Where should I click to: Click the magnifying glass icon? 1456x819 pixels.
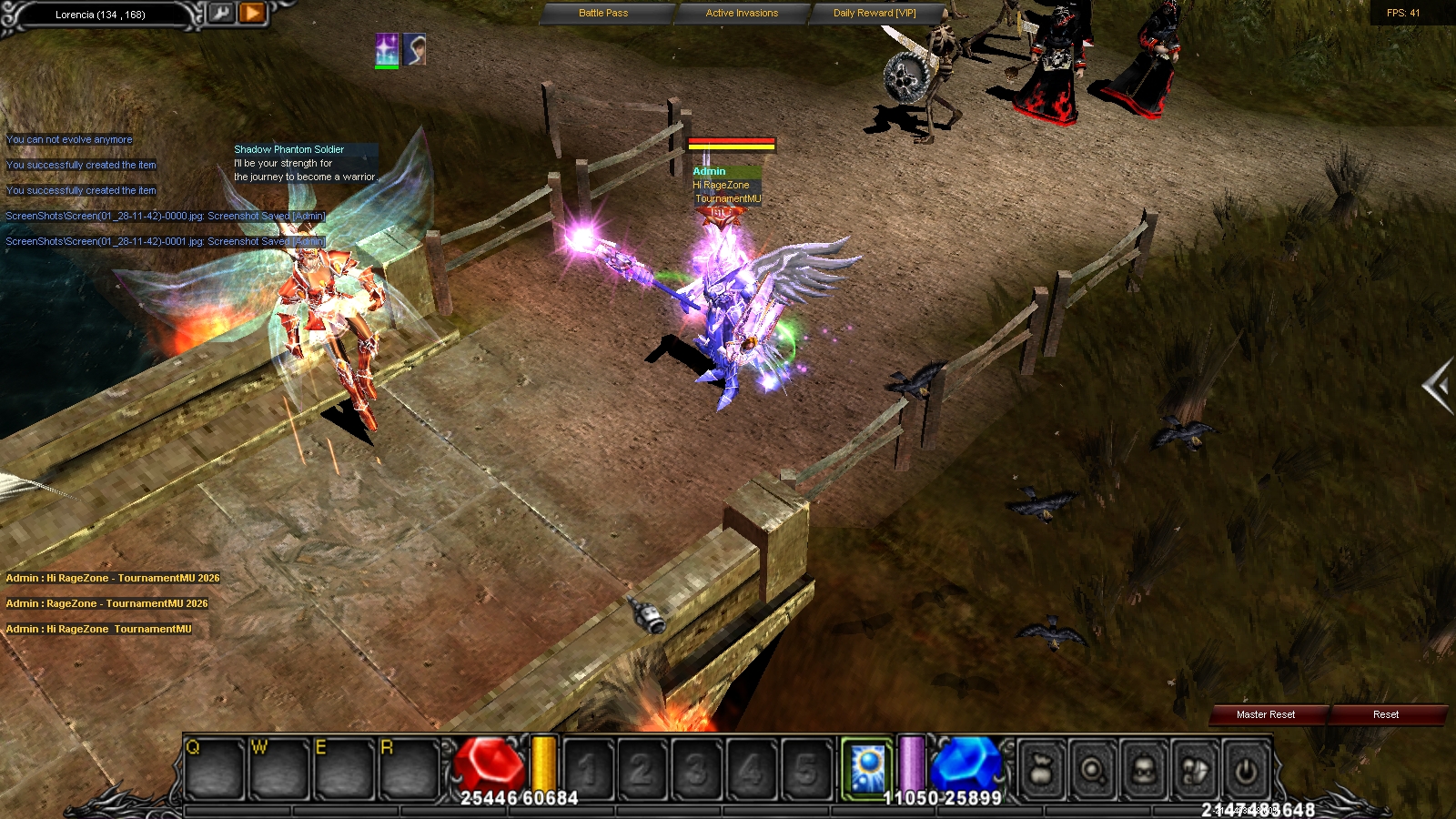pyautogui.click(x=1093, y=771)
